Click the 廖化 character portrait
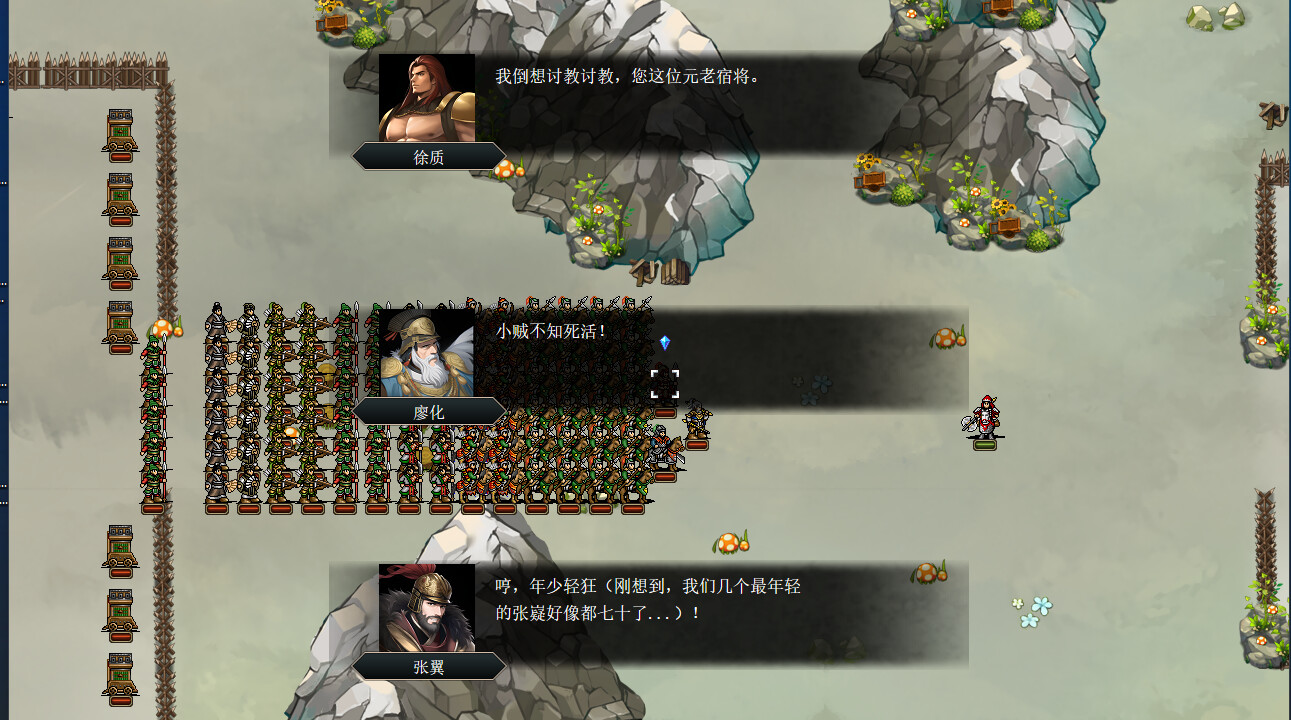This screenshot has width=1291, height=720. [x=427, y=350]
